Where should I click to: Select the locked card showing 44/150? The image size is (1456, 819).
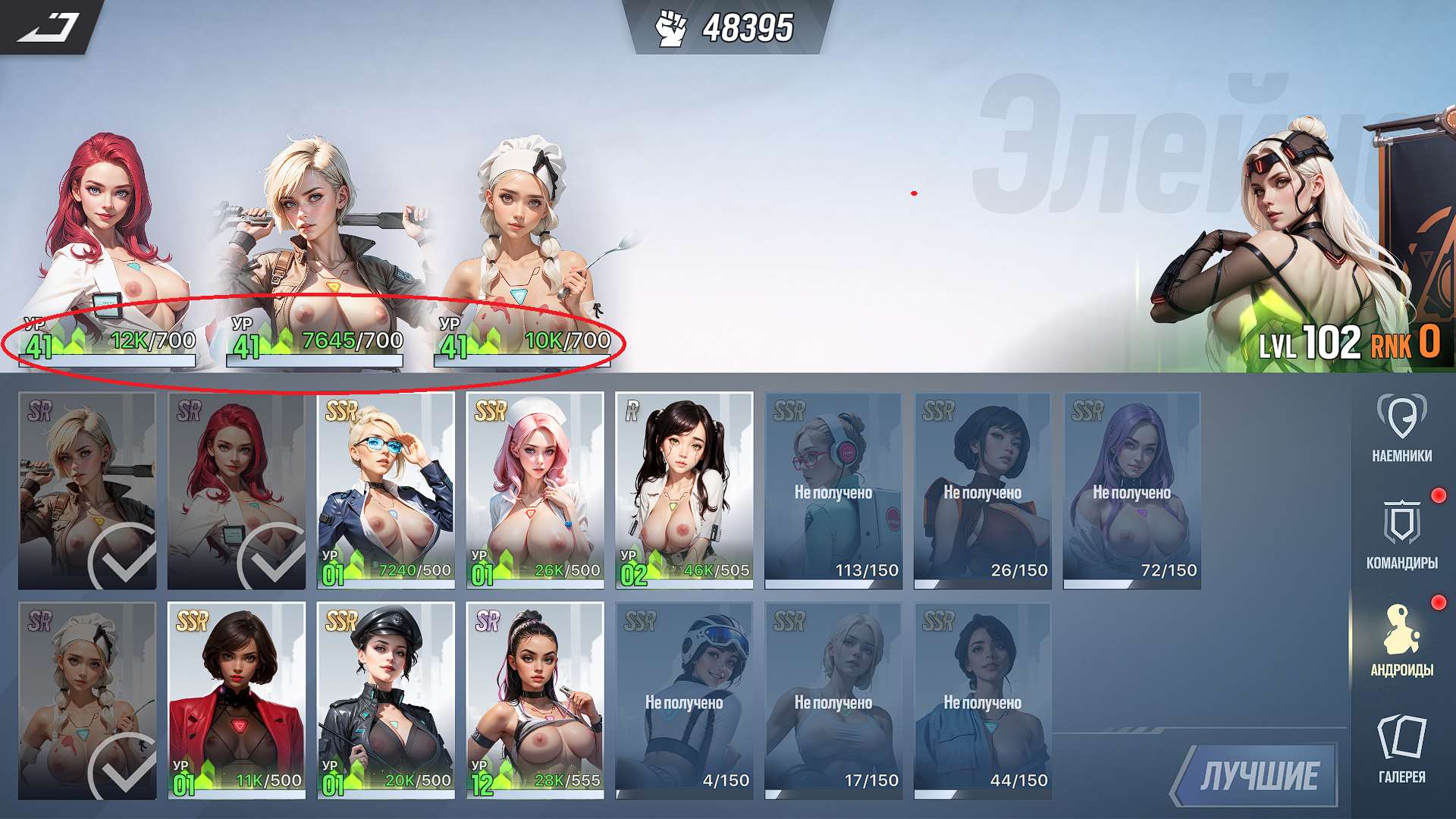tap(982, 700)
